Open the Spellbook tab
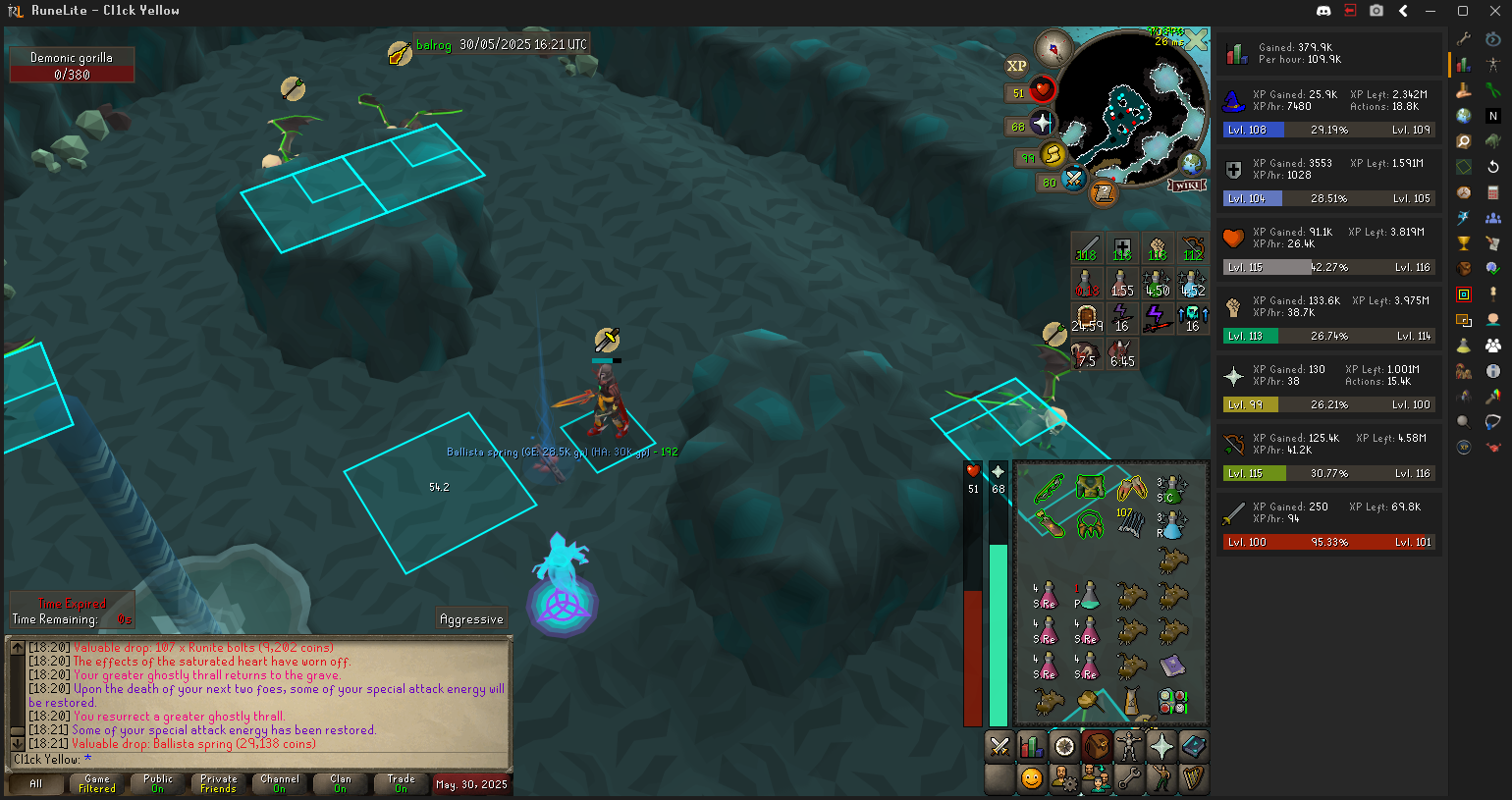The image size is (1512, 800). coord(1194,747)
